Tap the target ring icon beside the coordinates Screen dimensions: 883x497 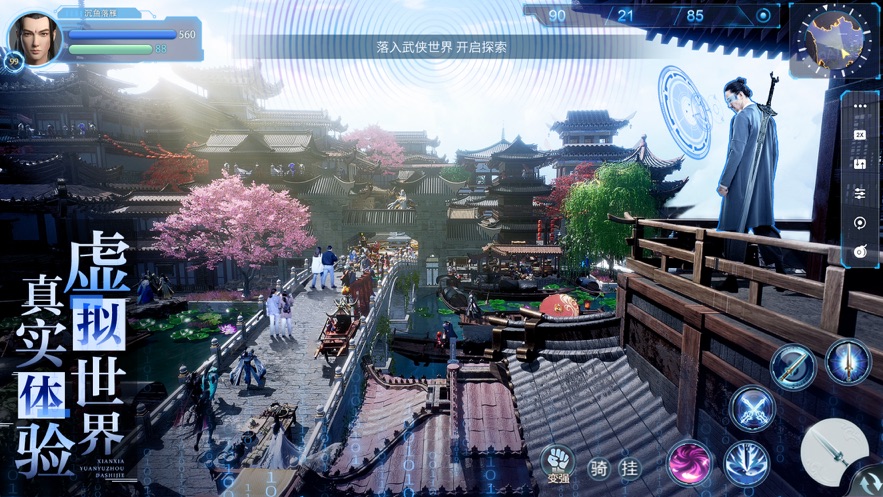tap(765, 16)
